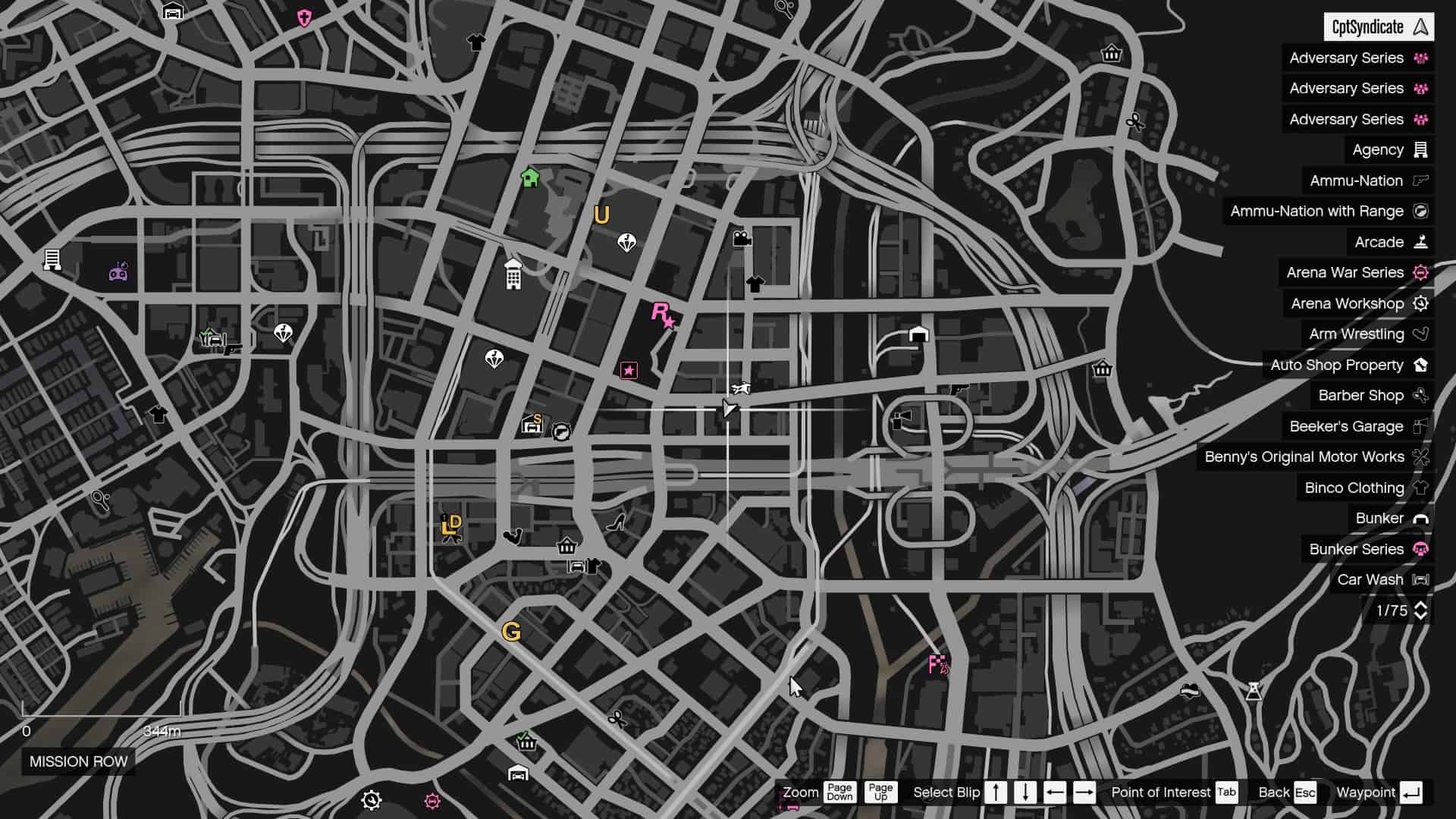
Task: Click the Benny's Original Motor Works wrench icon
Action: [x=1421, y=457]
